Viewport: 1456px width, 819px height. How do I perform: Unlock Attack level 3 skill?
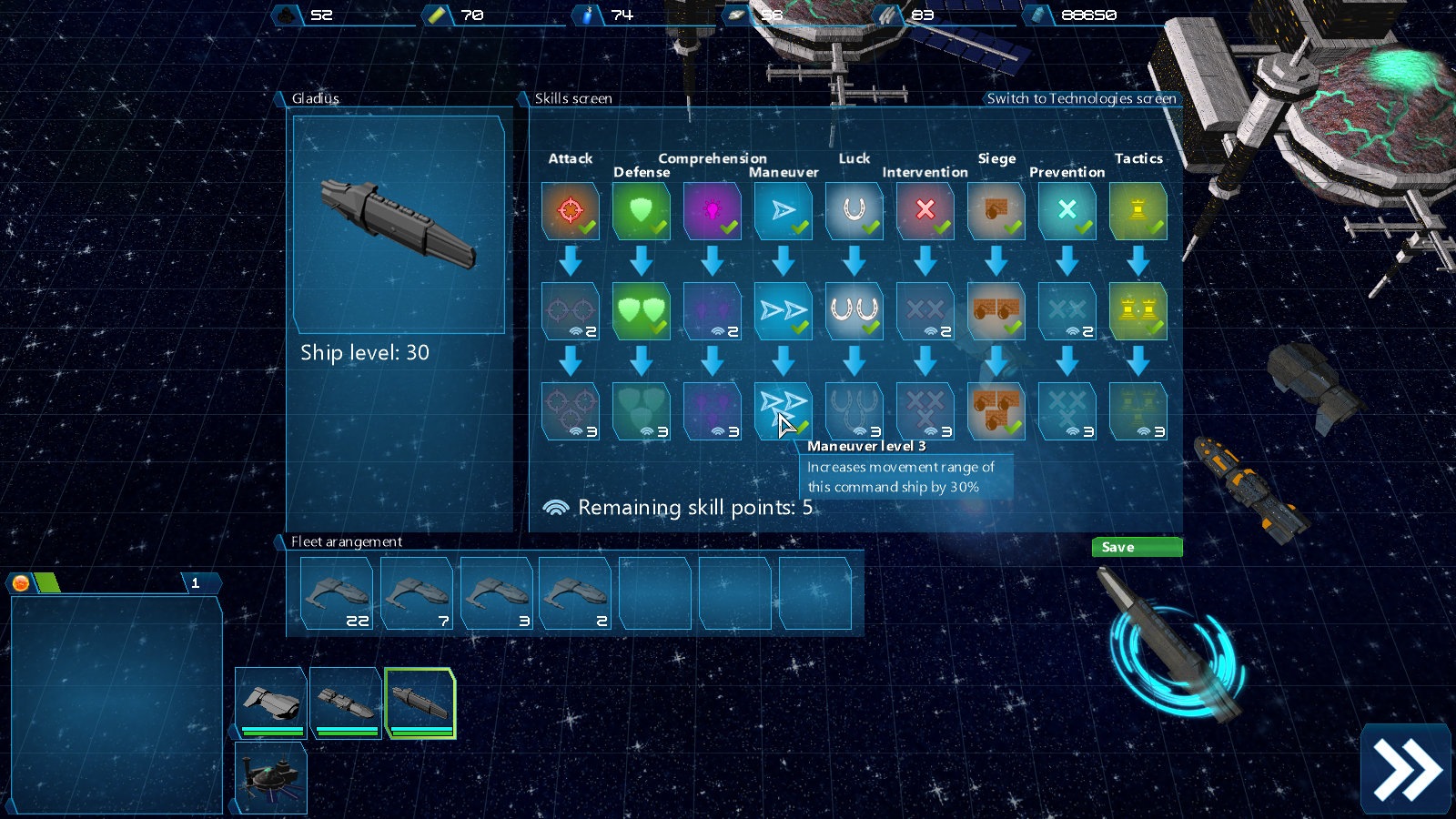coord(571,411)
